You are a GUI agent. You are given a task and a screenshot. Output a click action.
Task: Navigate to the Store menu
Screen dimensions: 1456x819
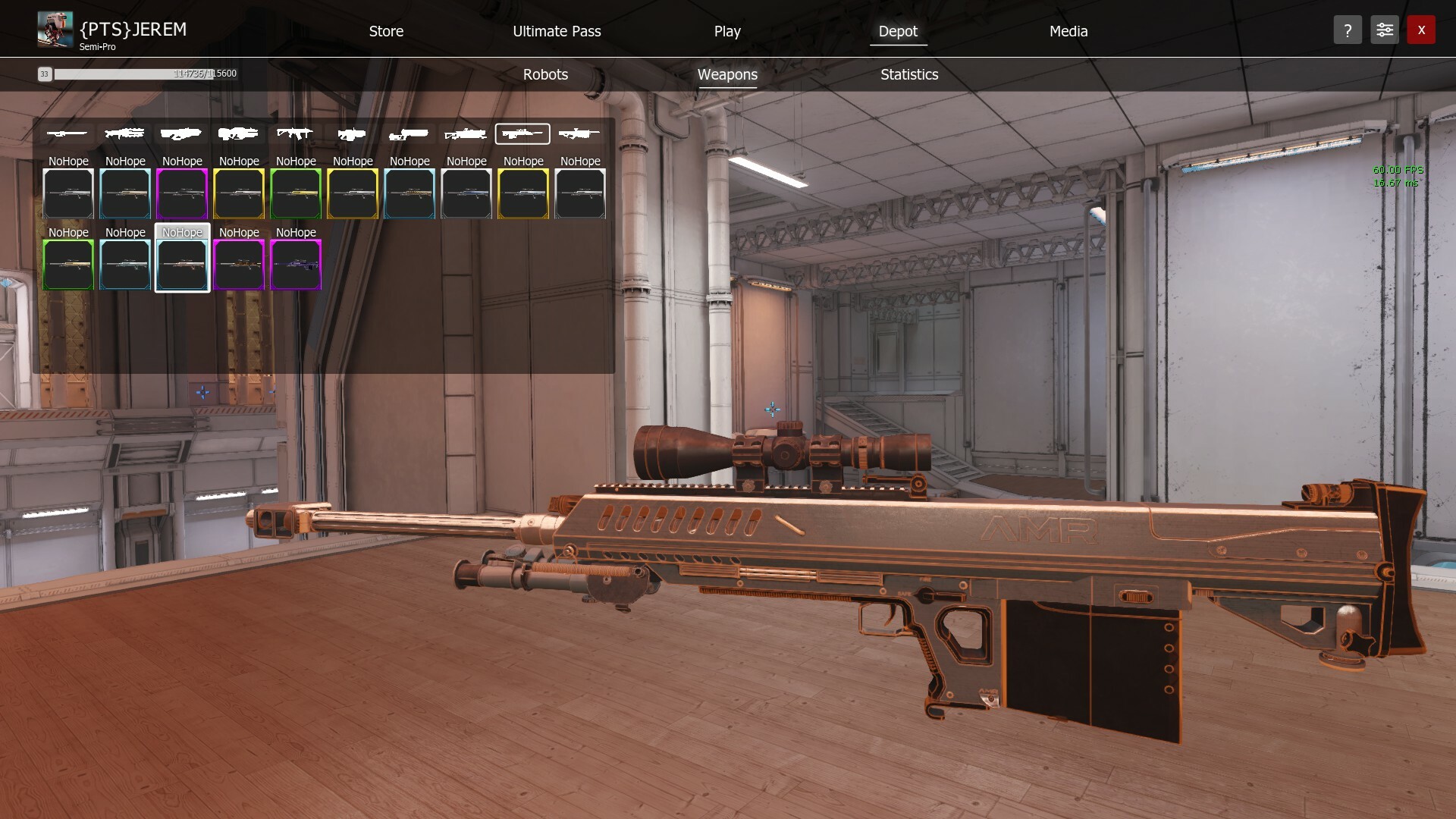386,31
